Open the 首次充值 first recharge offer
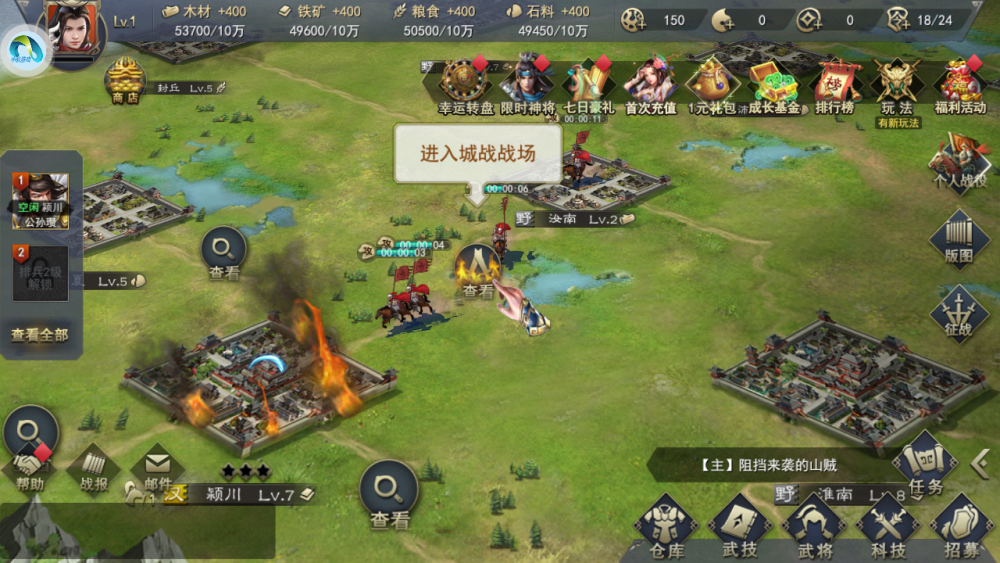The image size is (1000, 563). tap(651, 84)
